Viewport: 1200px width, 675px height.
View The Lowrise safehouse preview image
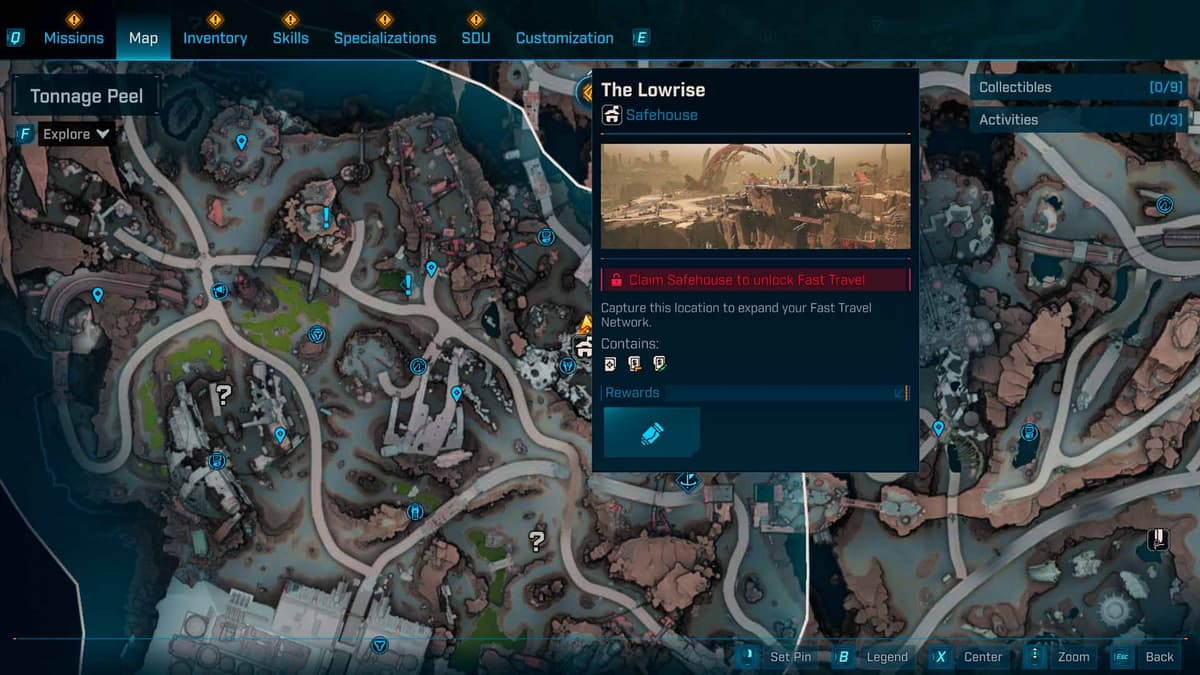pos(755,196)
